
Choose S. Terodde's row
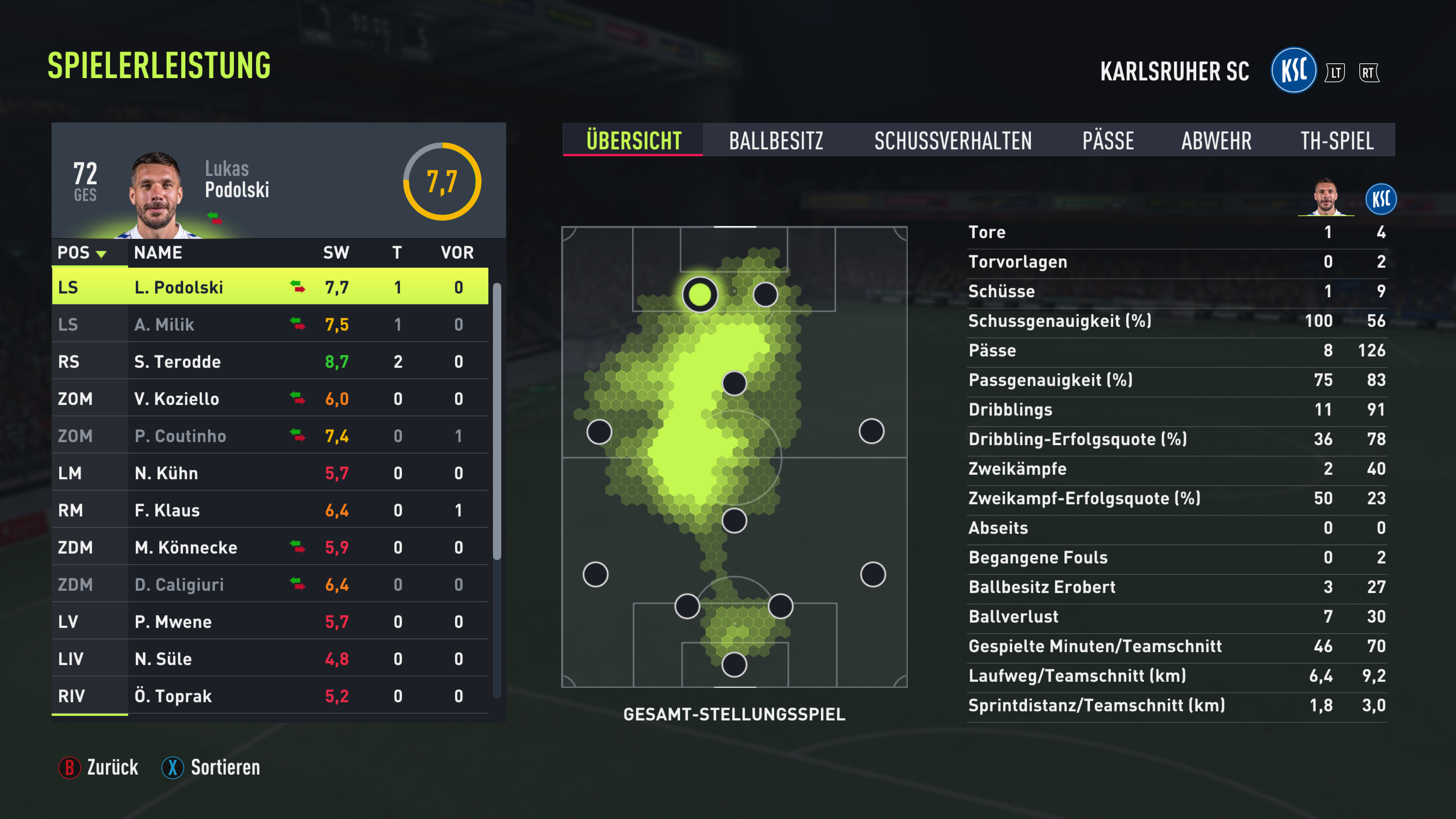click(x=270, y=362)
